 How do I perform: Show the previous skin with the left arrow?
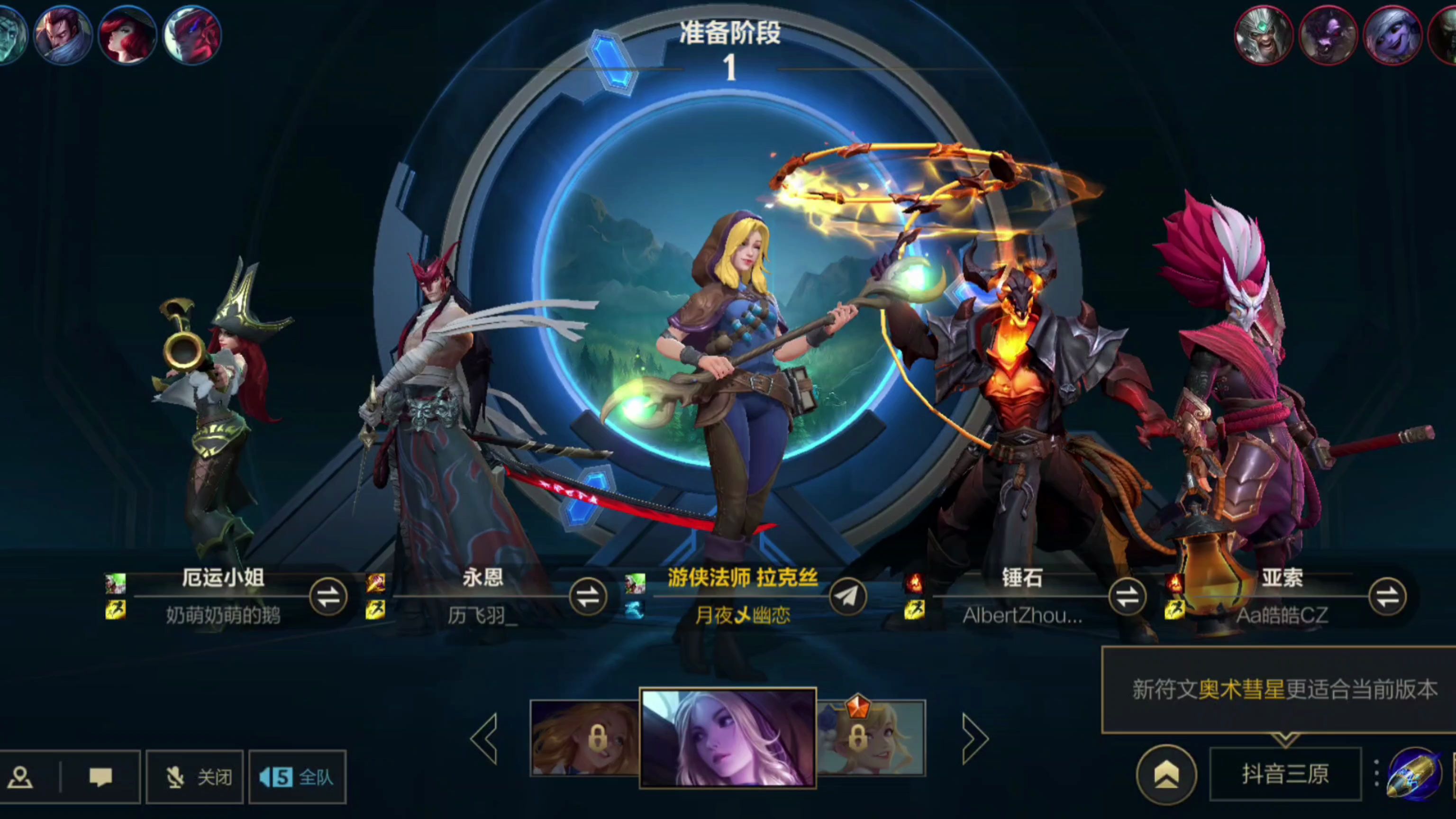click(485, 738)
